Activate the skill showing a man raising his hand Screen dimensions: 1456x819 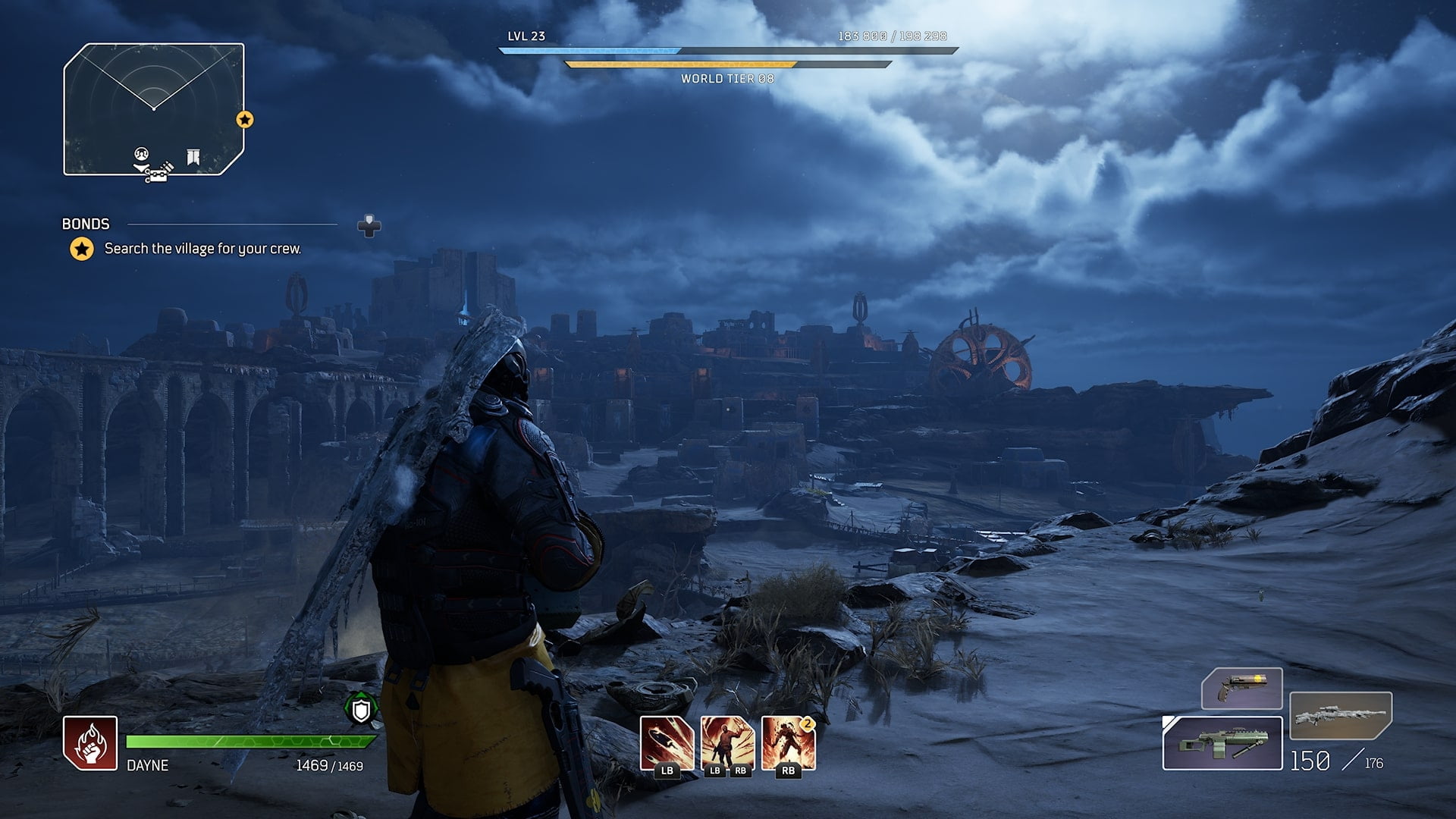(x=727, y=743)
